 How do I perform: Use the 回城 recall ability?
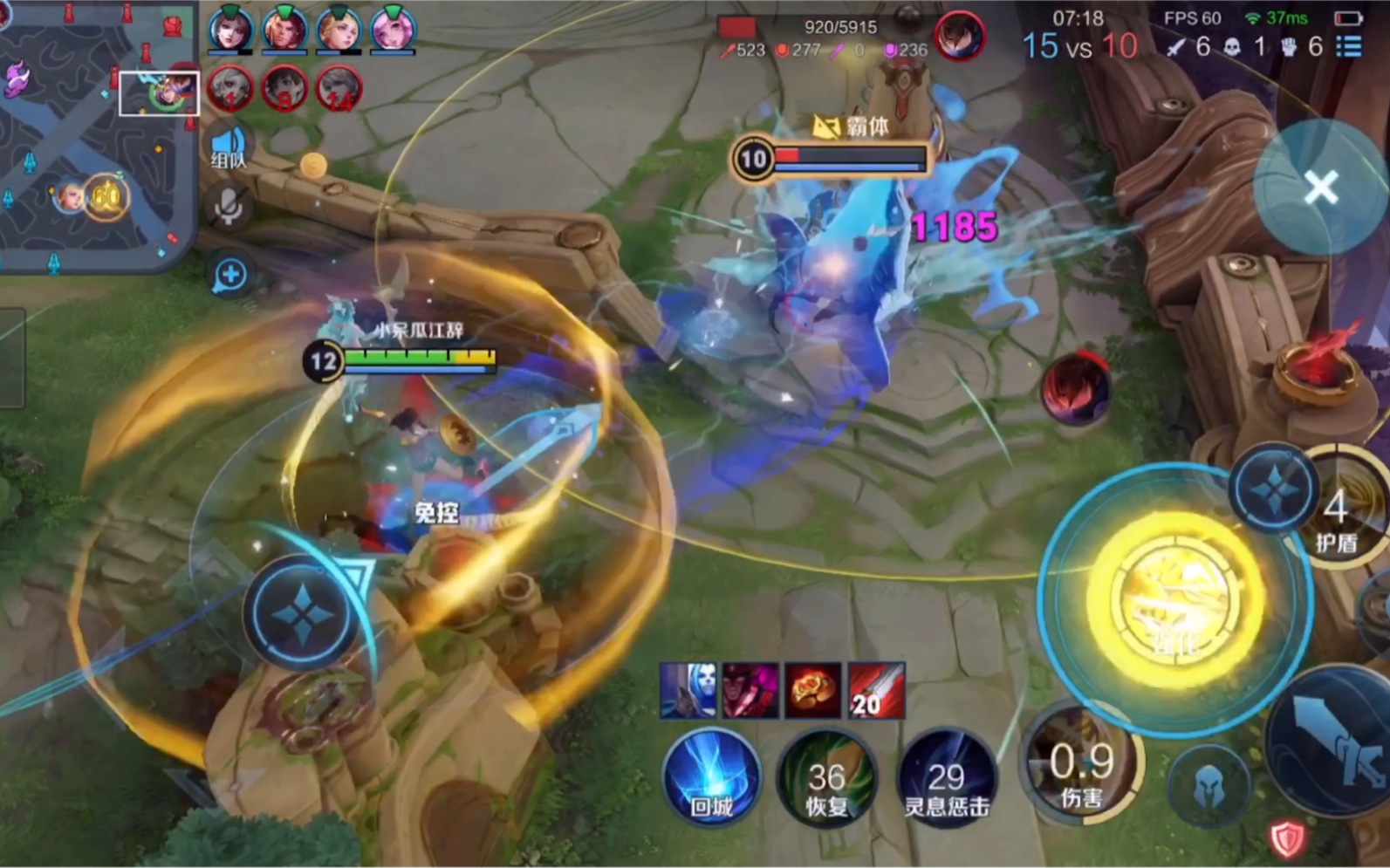(x=710, y=778)
